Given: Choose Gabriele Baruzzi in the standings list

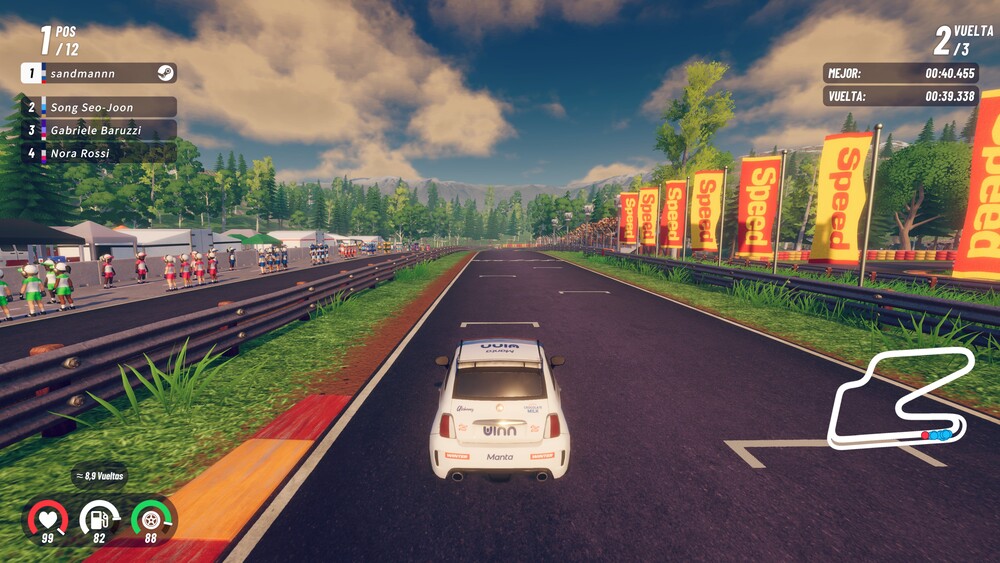Looking at the screenshot, I should [x=98, y=130].
